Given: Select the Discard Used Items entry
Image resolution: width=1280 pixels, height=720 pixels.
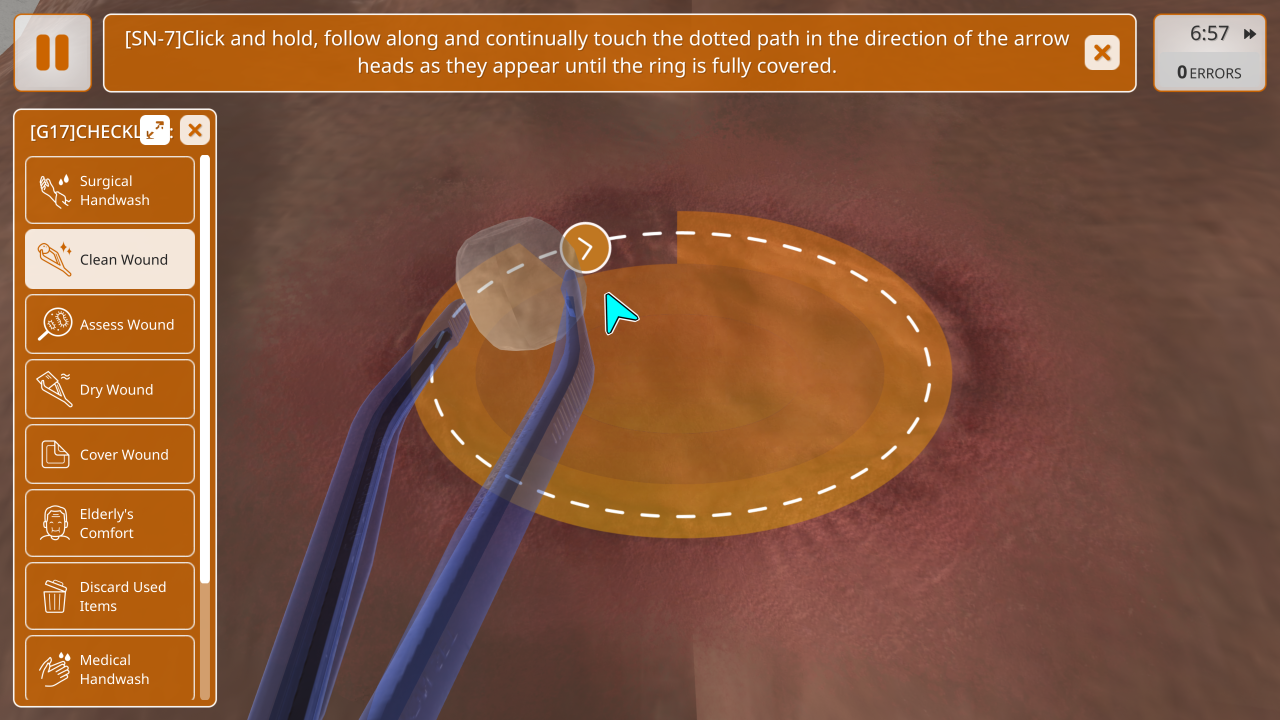Looking at the screenshot, I should click(110, 596).
